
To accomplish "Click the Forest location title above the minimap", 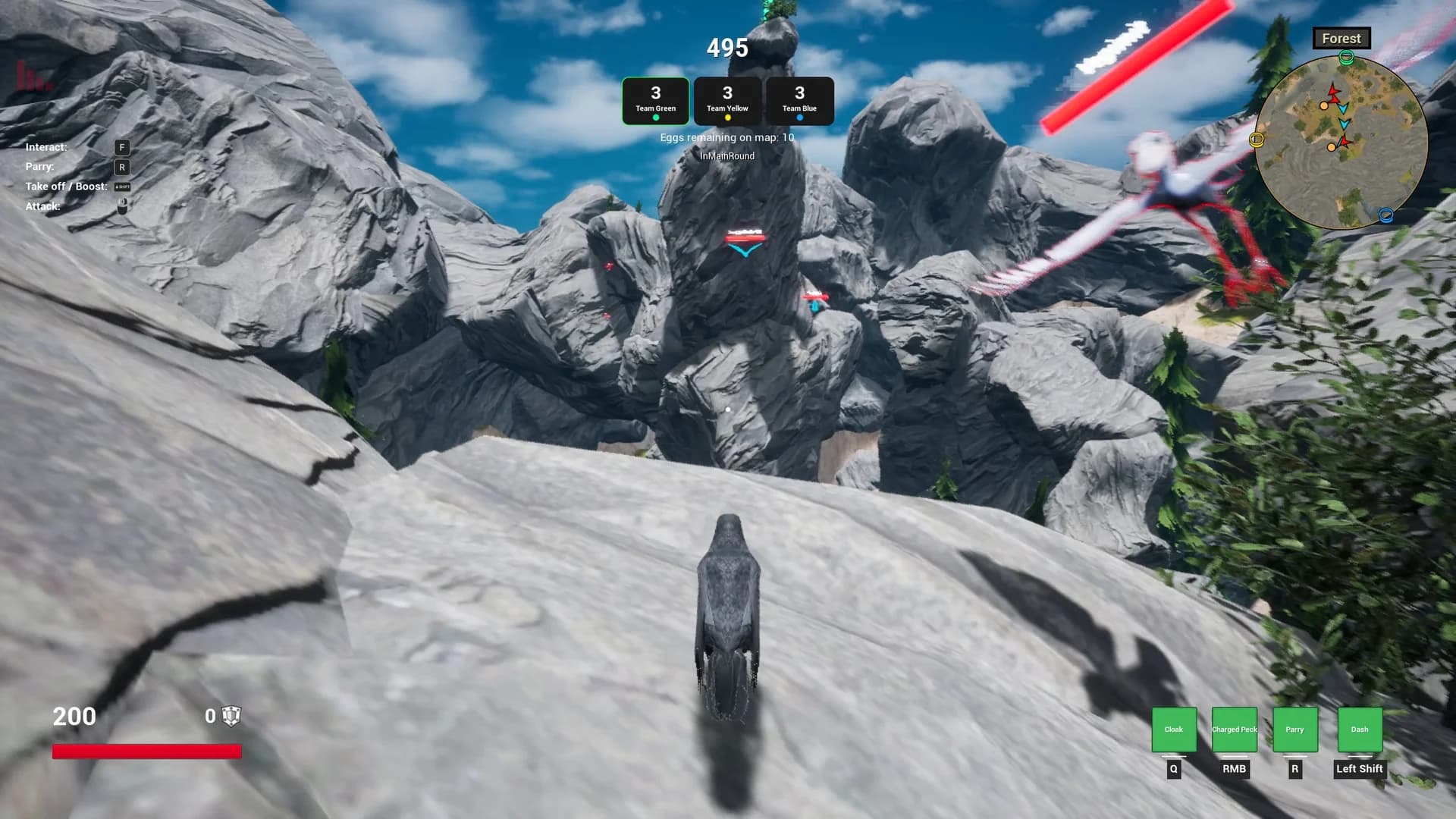I will (x=1341, y=38).
